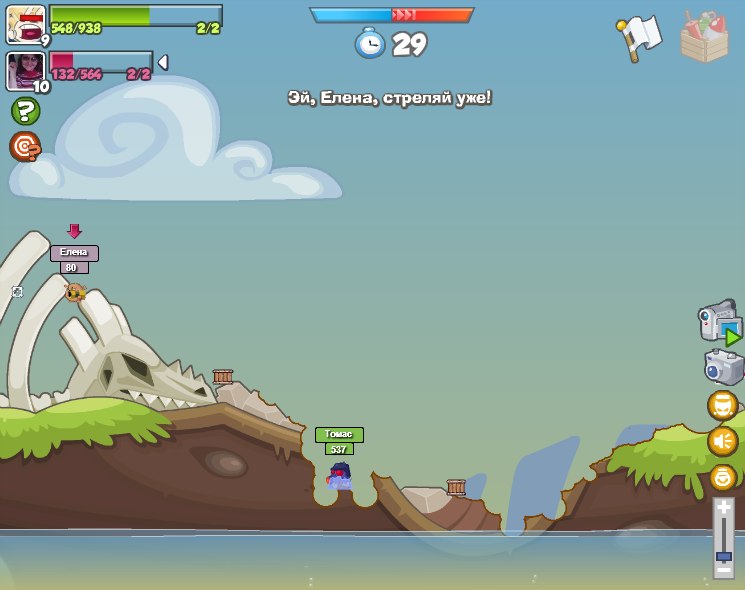Viewport: 745px width, 590px height.
Task: Zoom out with the minus button
Action: pos(723,569)
